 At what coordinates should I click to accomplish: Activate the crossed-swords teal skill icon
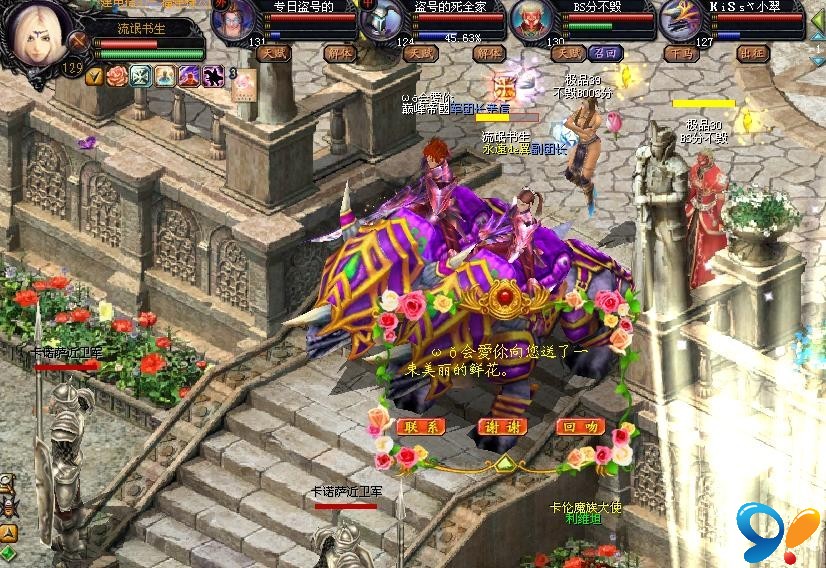(140, 76)
